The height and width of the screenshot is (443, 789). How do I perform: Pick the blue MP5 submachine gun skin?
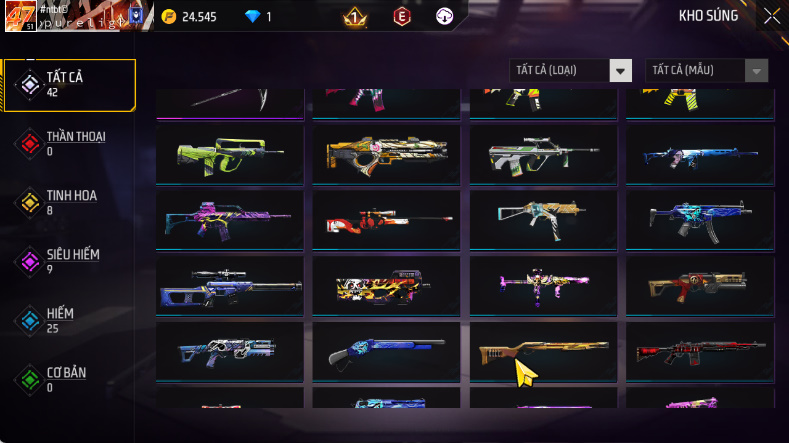point(699,220)
